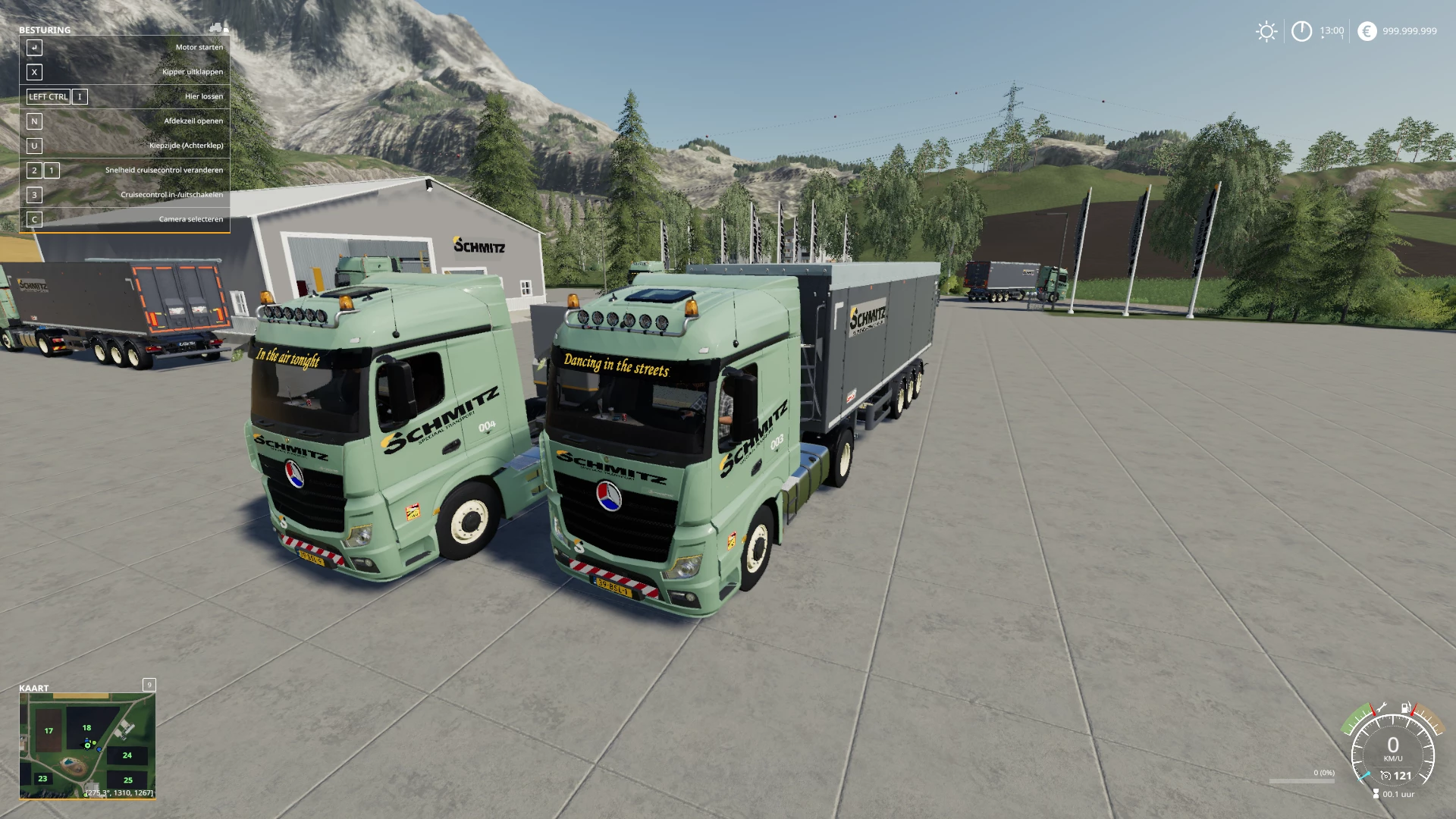This screenshot has height=819, width=1456.
Task: Click the clock time-scale icon
Action: click(1301, 31)
